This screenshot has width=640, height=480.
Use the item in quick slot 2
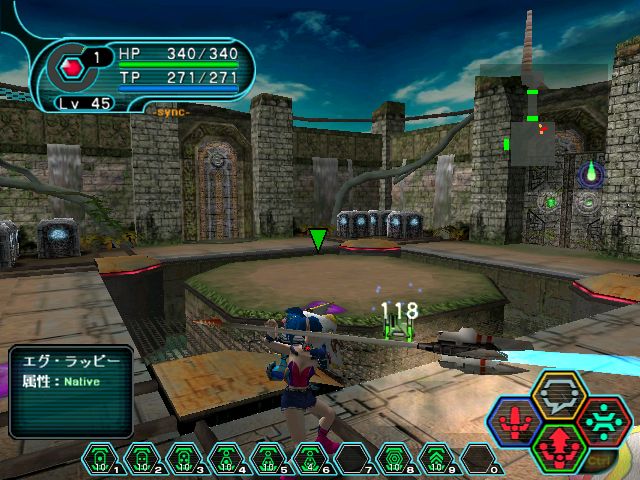coord(141,459)
